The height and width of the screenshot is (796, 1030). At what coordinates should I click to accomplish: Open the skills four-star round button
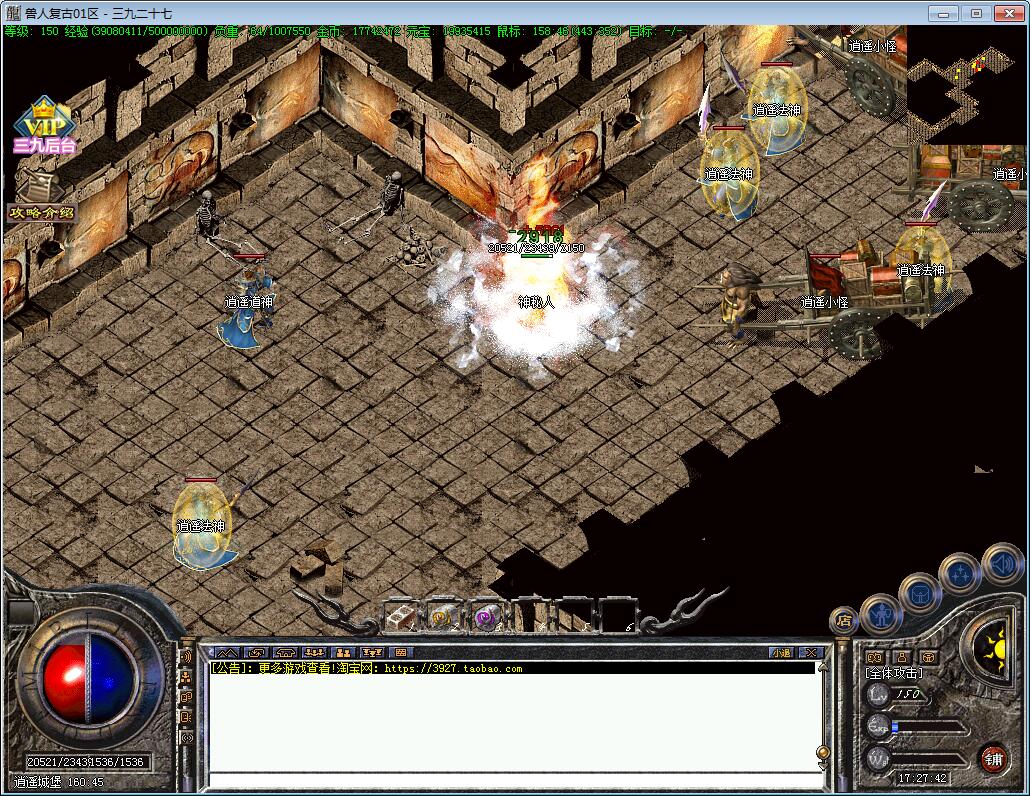click(960, 574)
